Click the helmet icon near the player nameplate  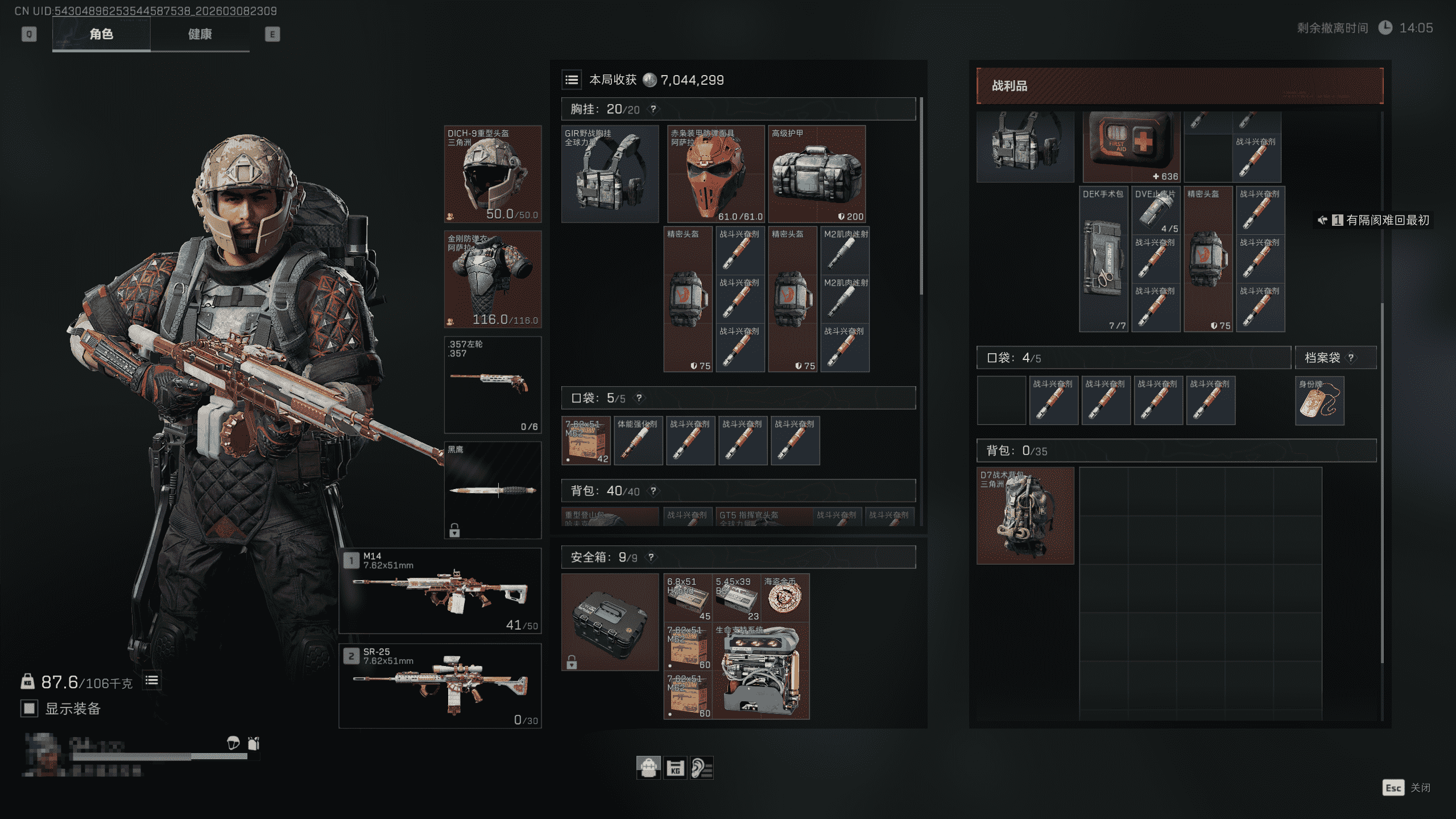click(233, 743)
